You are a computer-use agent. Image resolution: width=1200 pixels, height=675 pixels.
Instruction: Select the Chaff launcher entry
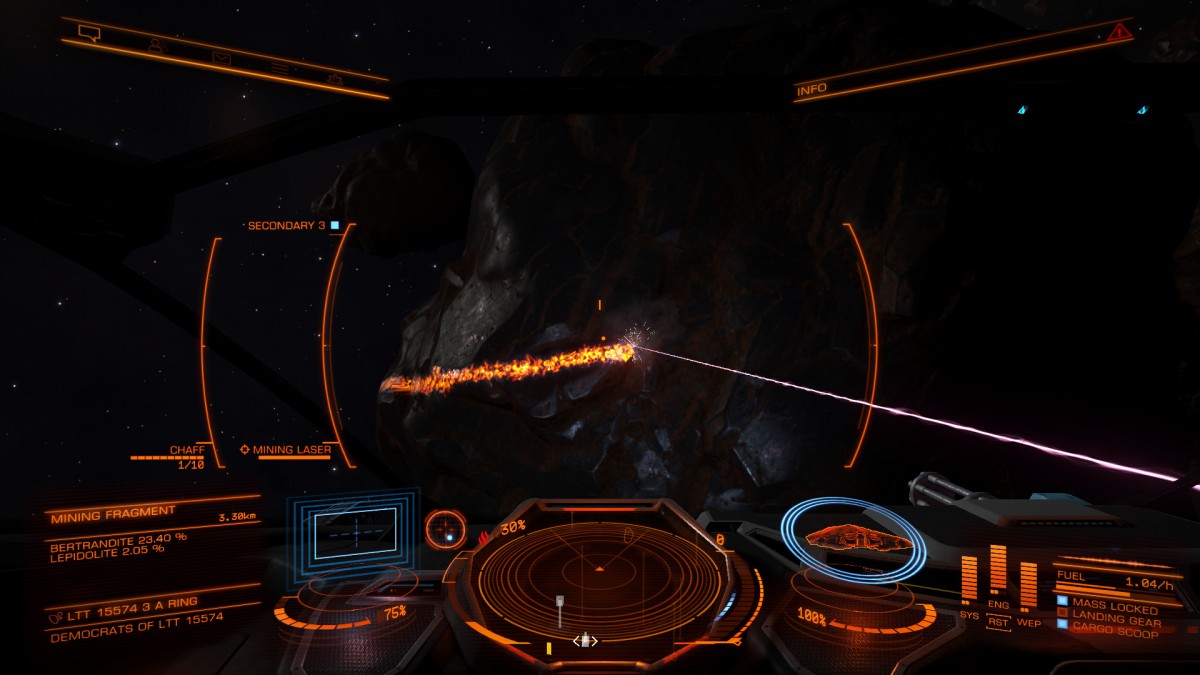click(x=186, y=451)
